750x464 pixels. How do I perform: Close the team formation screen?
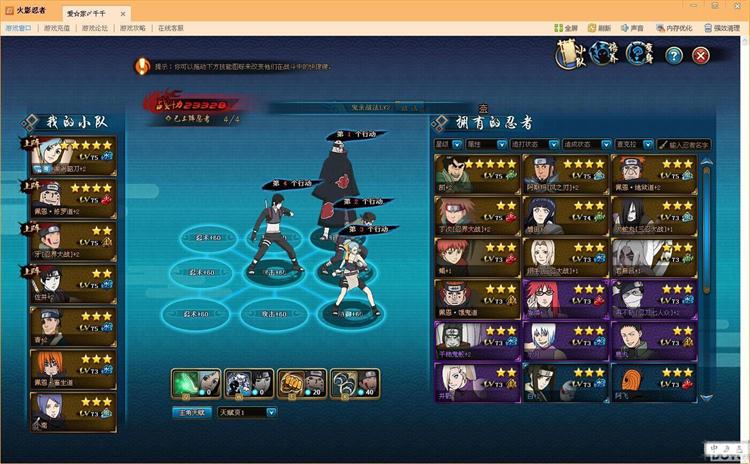(701, 56)
